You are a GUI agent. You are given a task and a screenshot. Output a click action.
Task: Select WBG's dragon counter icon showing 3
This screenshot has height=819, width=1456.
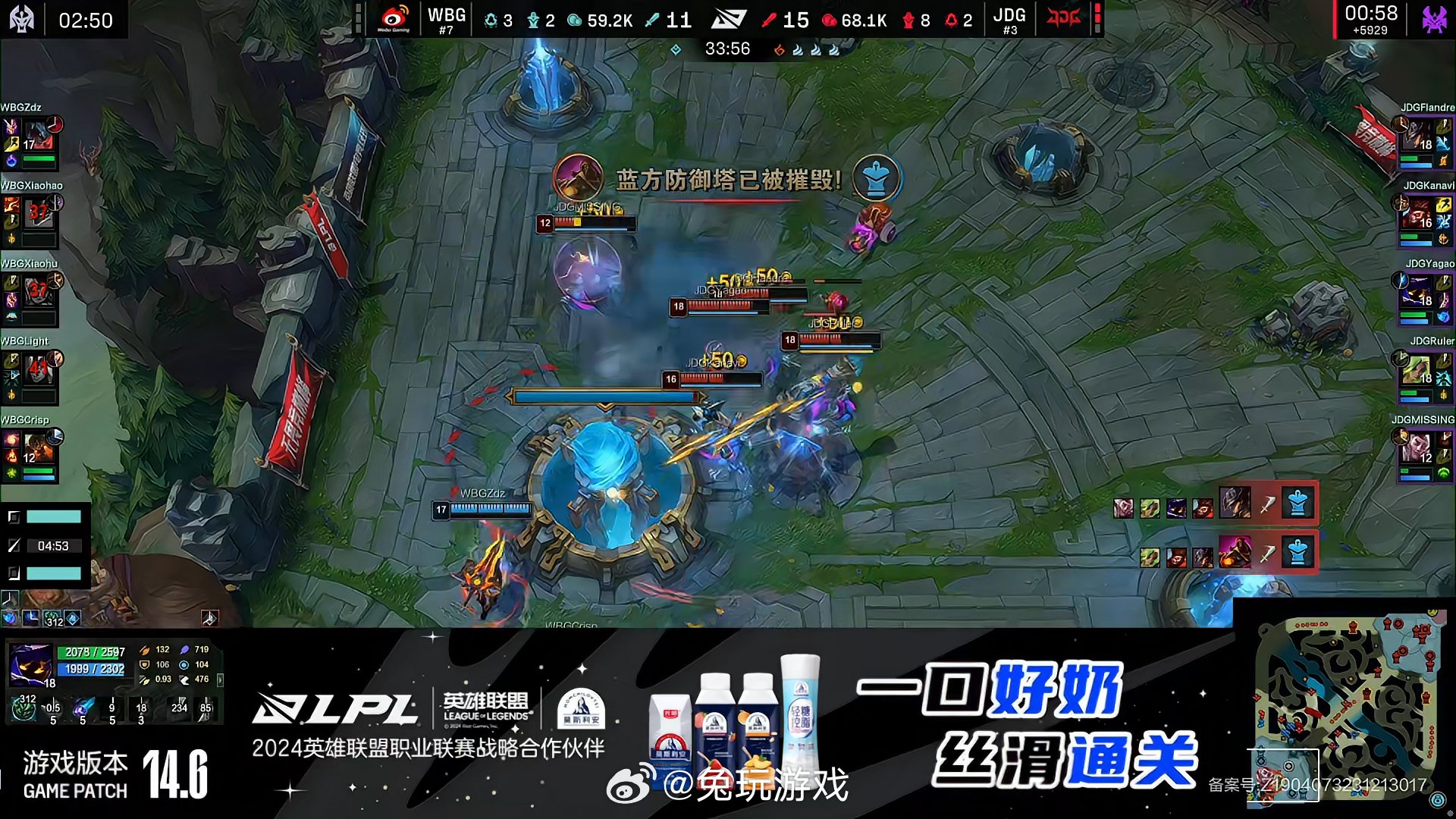(x=491, y=19)
